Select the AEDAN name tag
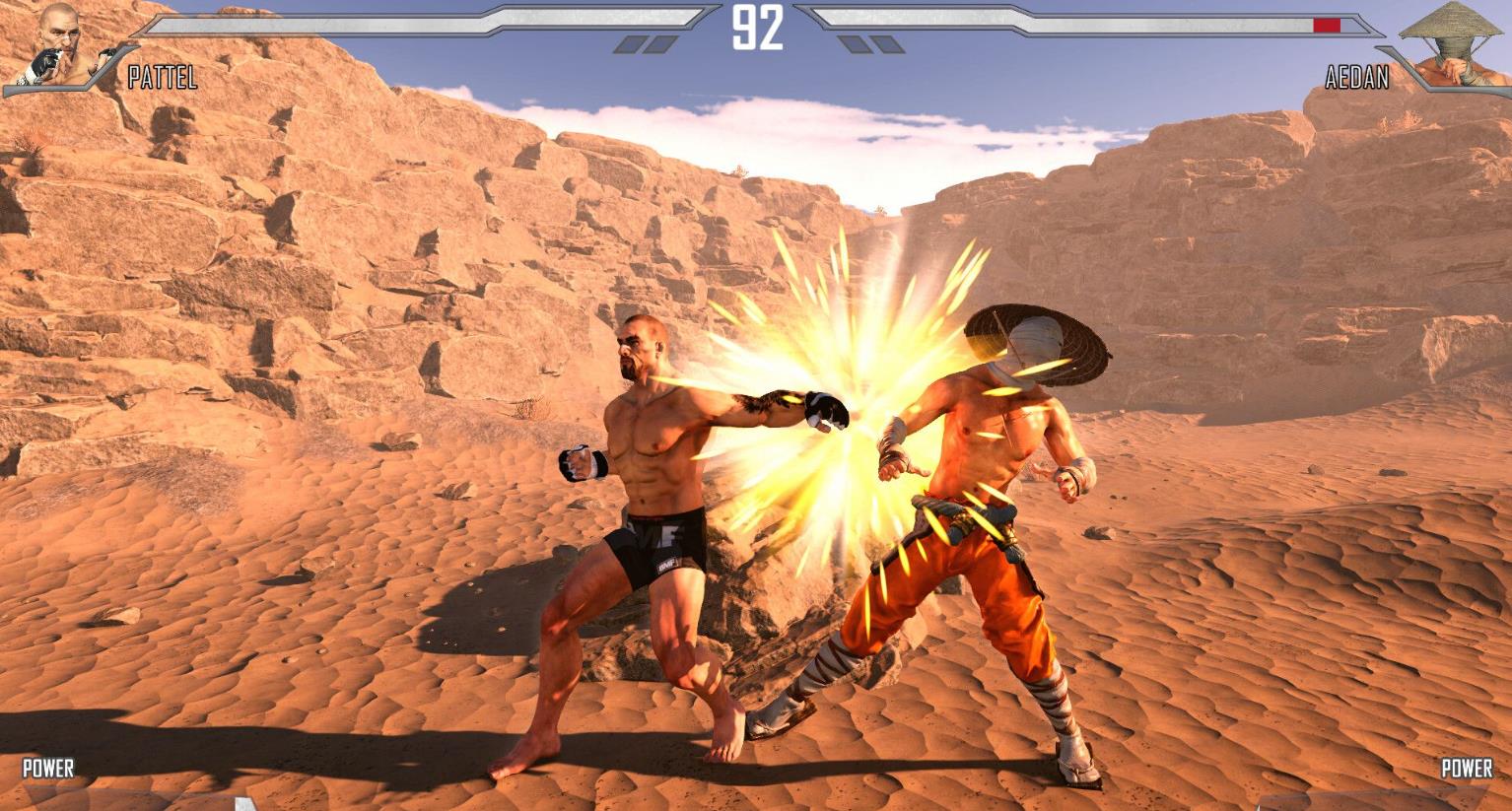 click(1357, 79)
